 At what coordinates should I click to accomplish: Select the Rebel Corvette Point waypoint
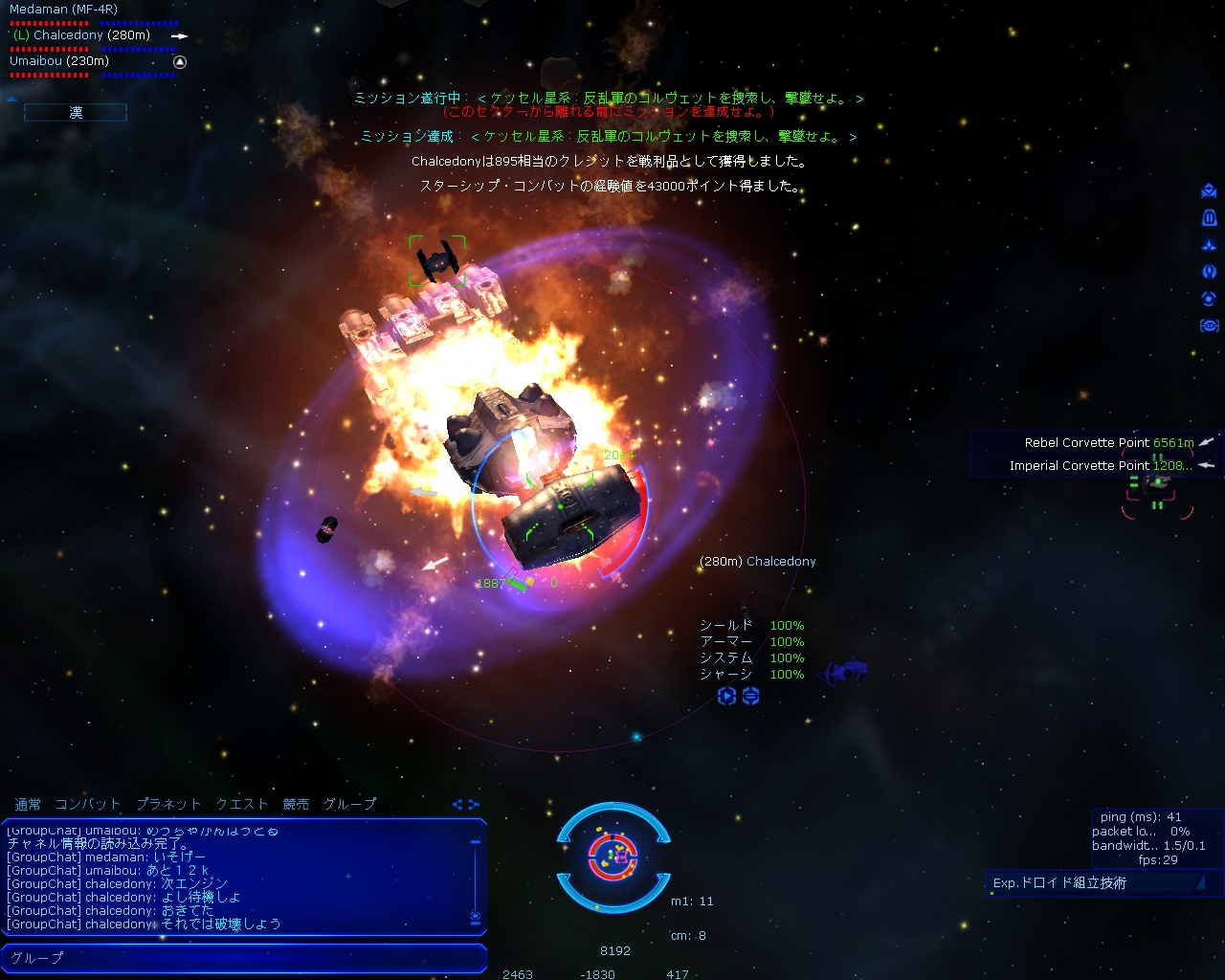pos(1086,443)
